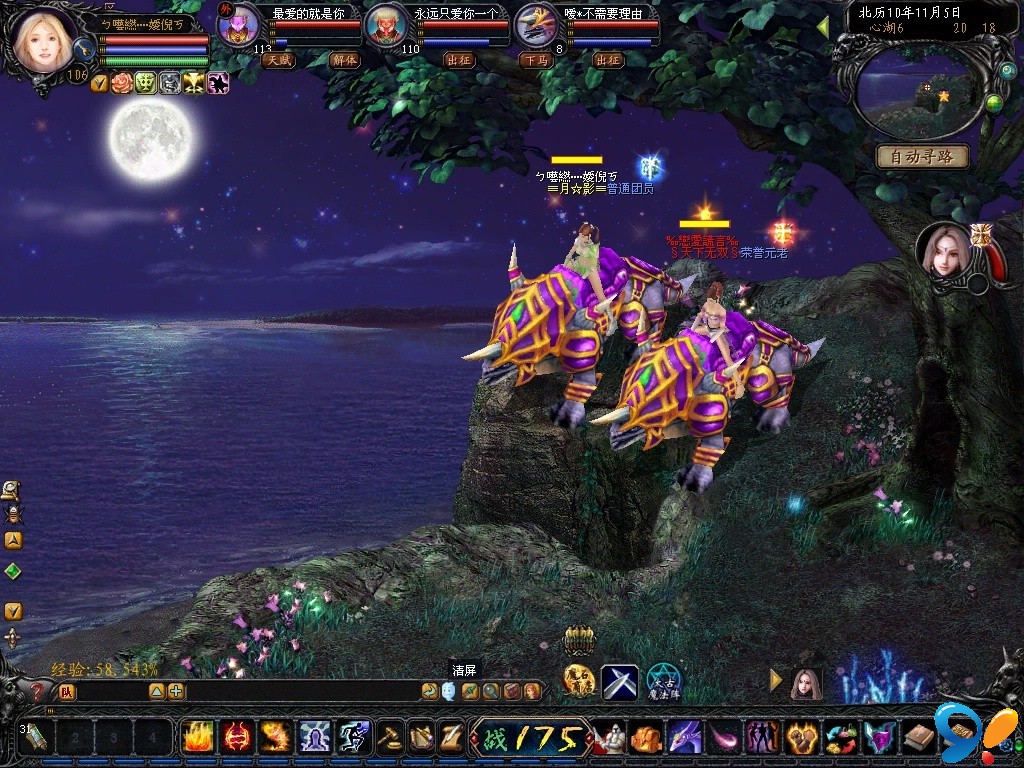
Task: Click the 下马 dismount button
Action: tap(534, 60)
